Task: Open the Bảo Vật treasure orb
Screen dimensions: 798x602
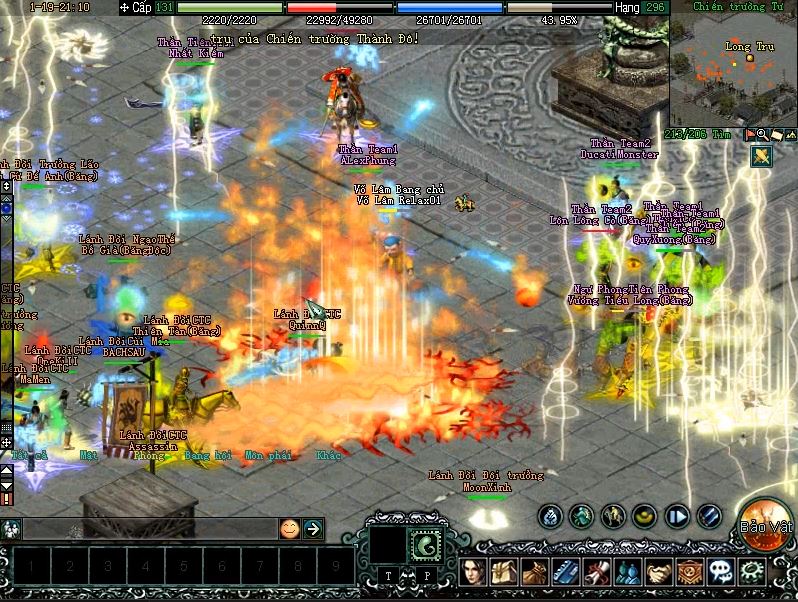Action: 765,522
